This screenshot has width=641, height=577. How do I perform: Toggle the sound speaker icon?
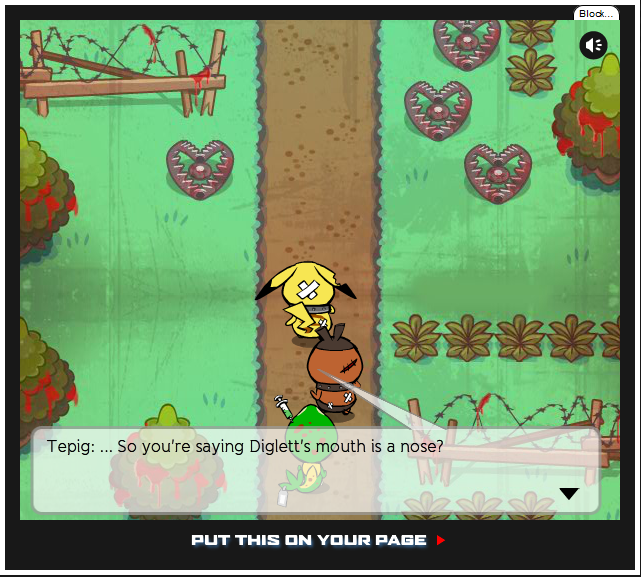click(593, 45)
